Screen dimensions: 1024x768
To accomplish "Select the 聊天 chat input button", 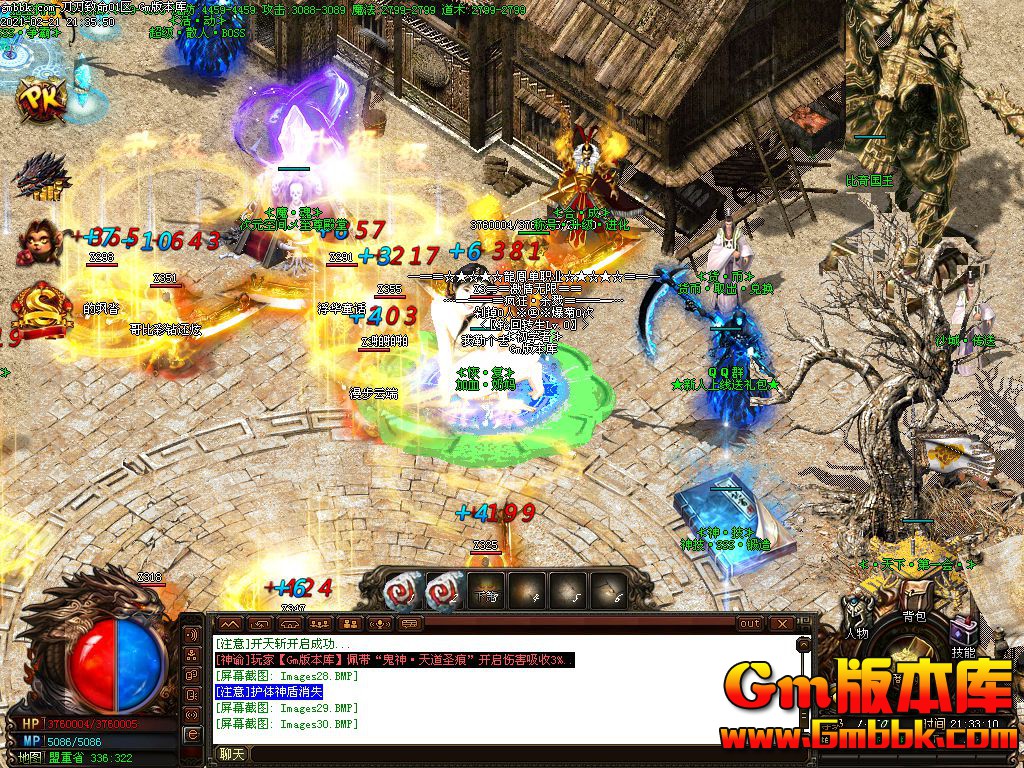I will 232,754.
